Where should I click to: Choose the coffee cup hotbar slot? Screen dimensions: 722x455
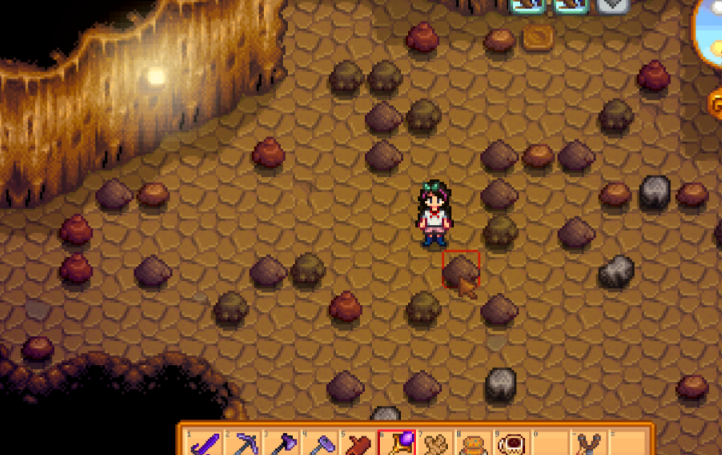[x=511, y=442]
